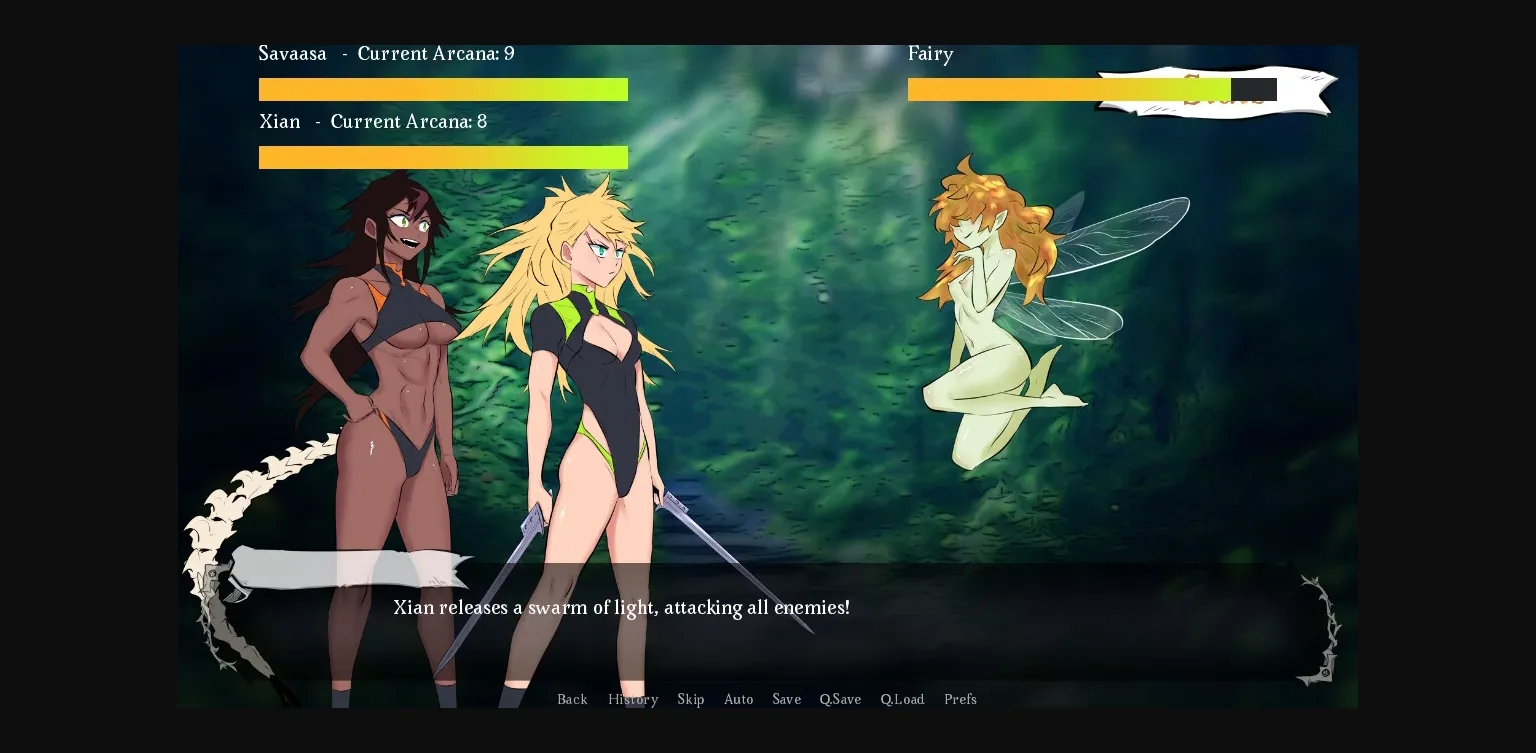Click the attack message text to advance
The image size is (1536, 753).
click(x=622, y=607)
